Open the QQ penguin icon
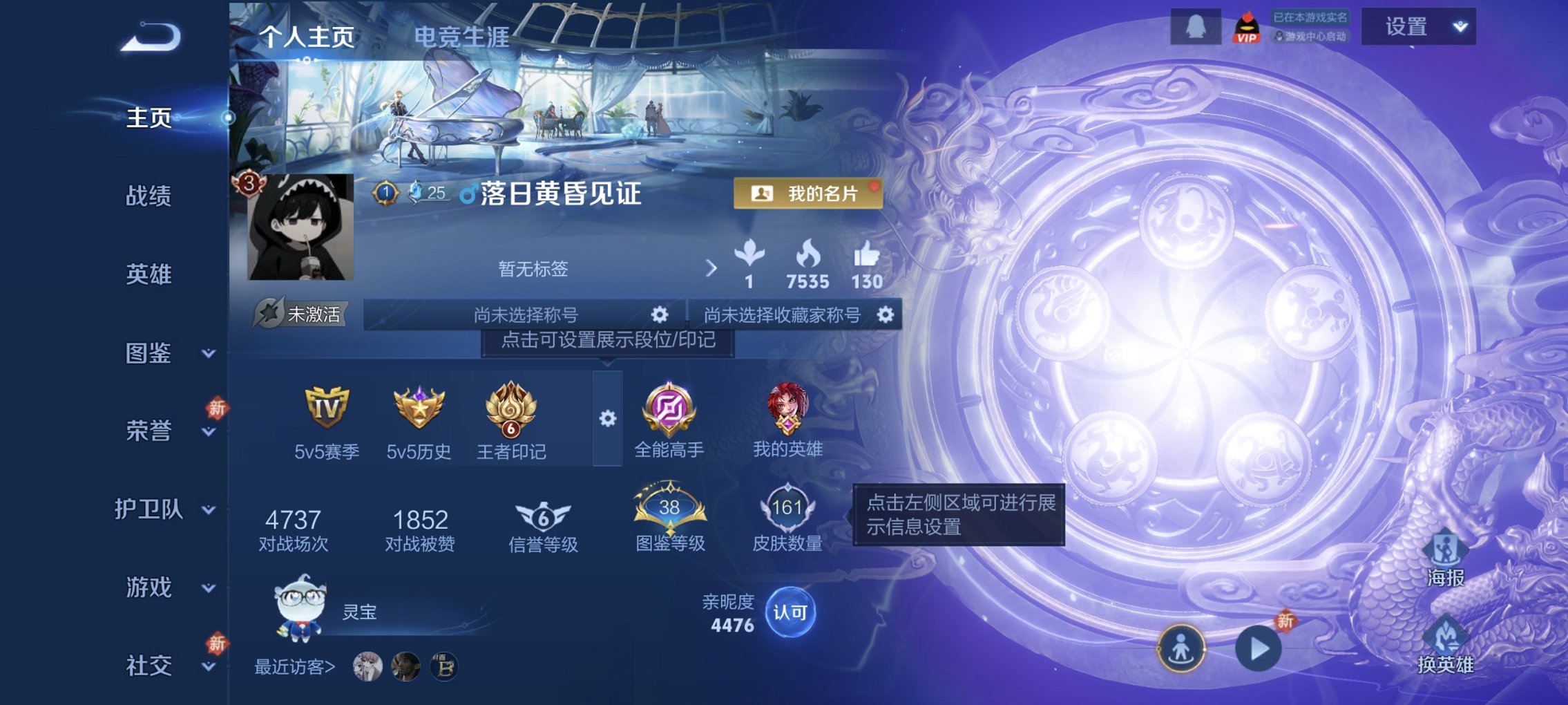The image size is (1568, 705). pyautogui.click(x=1195, y=26)
